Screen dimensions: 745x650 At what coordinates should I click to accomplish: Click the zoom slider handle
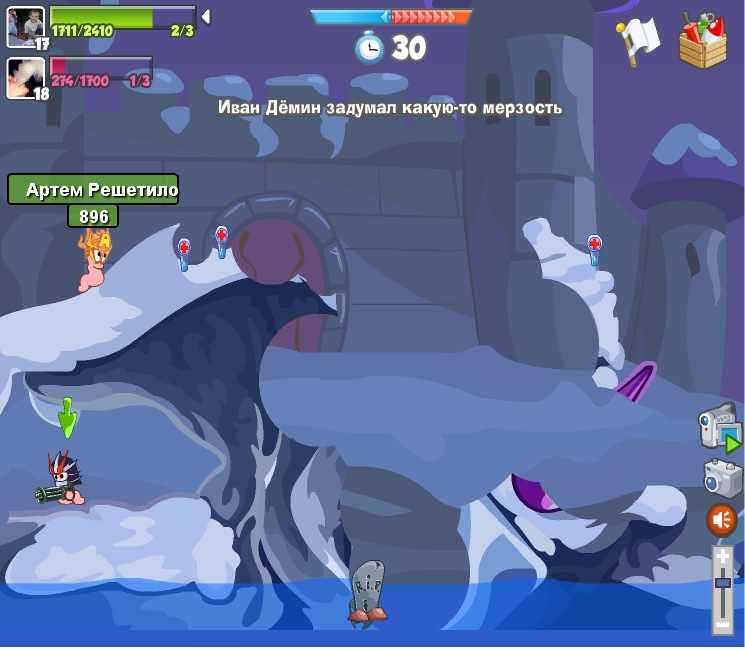pyautogui.click(x=722, y=581)
